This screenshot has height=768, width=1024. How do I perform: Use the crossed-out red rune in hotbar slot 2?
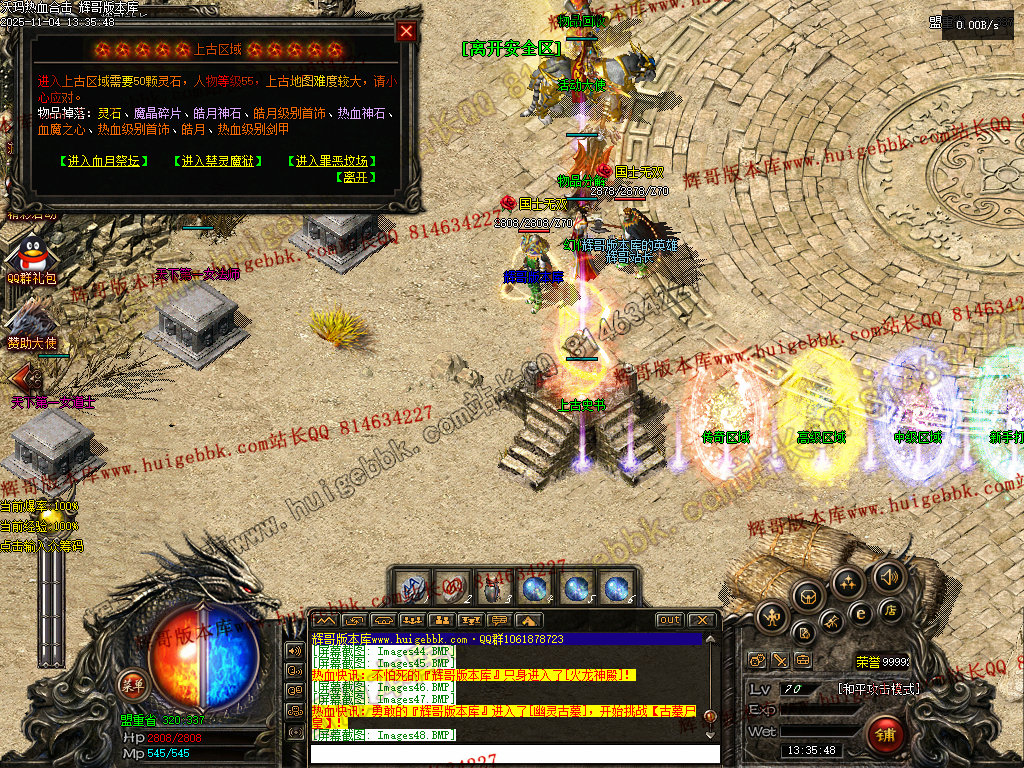[453, 587]
